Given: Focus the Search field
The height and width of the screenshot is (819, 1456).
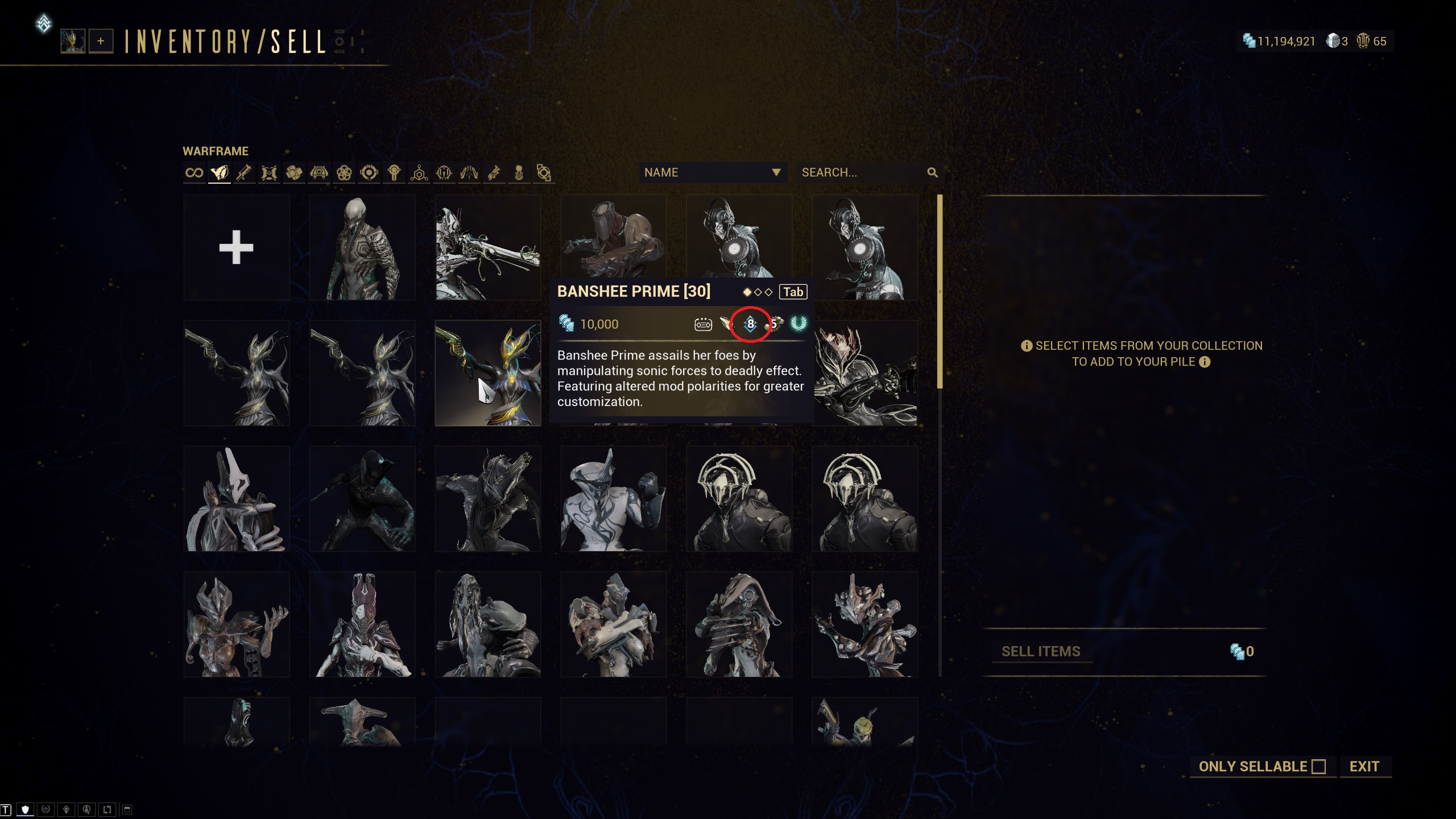Looking at the screenshot, I should coord(859,172).
